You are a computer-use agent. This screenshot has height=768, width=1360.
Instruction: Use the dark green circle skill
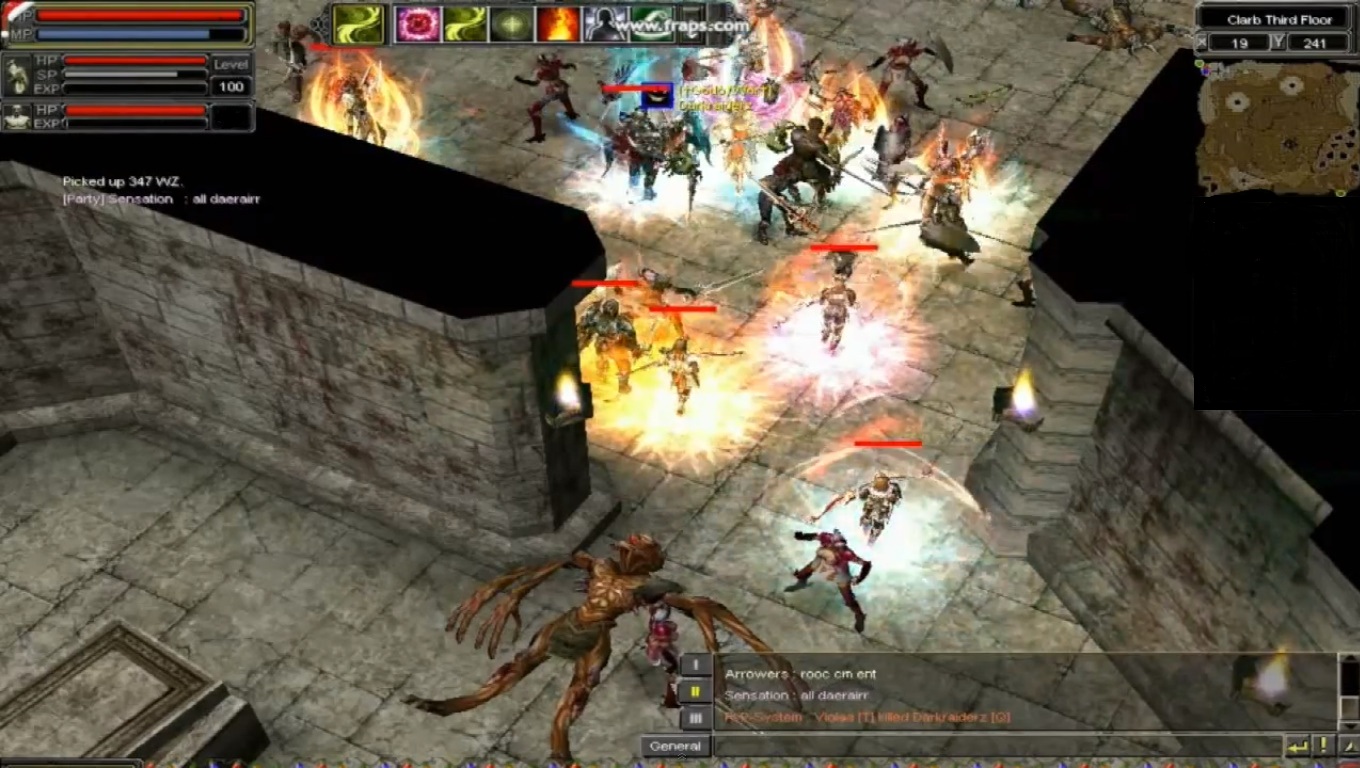[x=510, y=24]
